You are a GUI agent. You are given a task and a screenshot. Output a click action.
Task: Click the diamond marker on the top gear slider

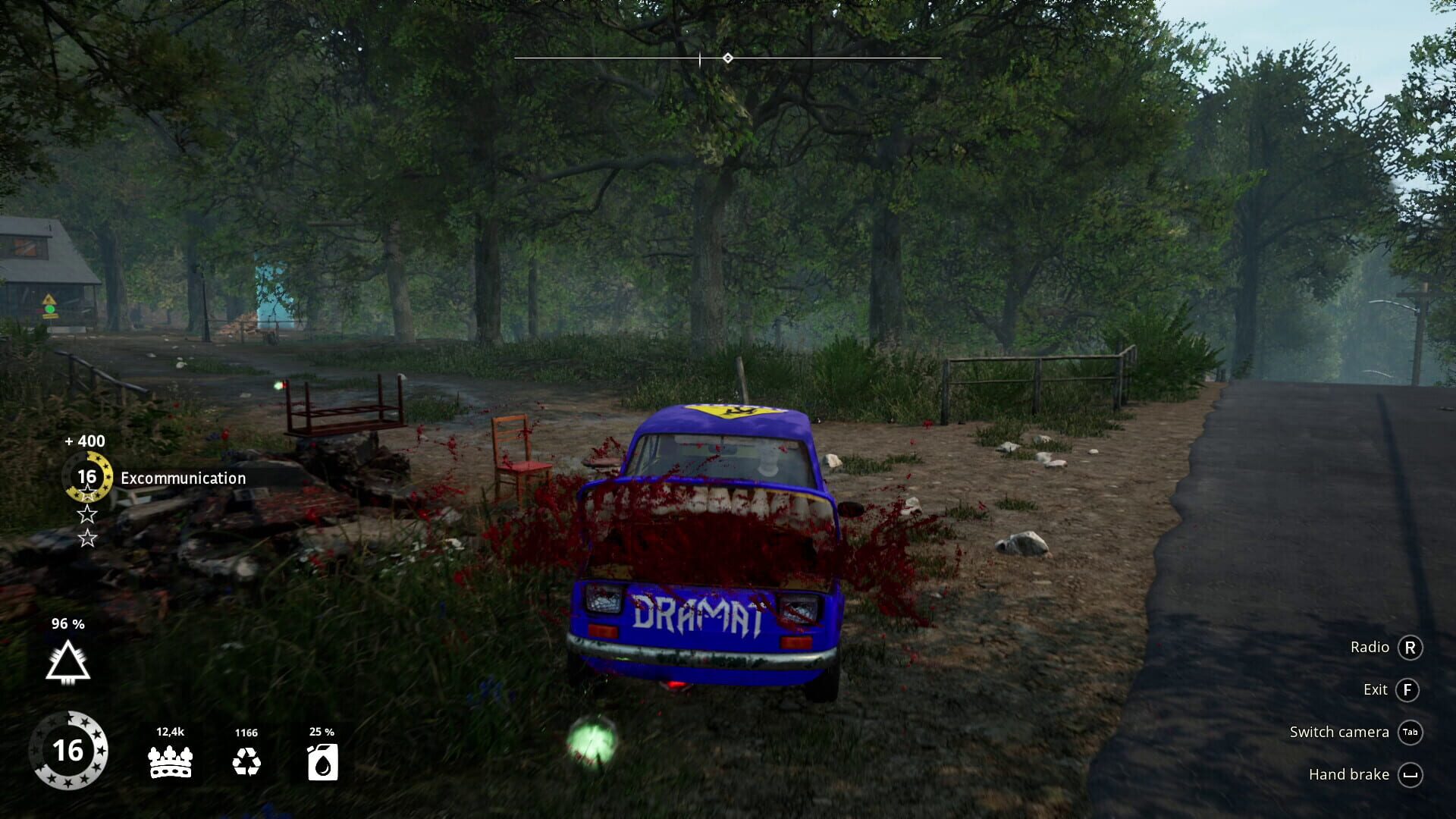coord(728,57)
